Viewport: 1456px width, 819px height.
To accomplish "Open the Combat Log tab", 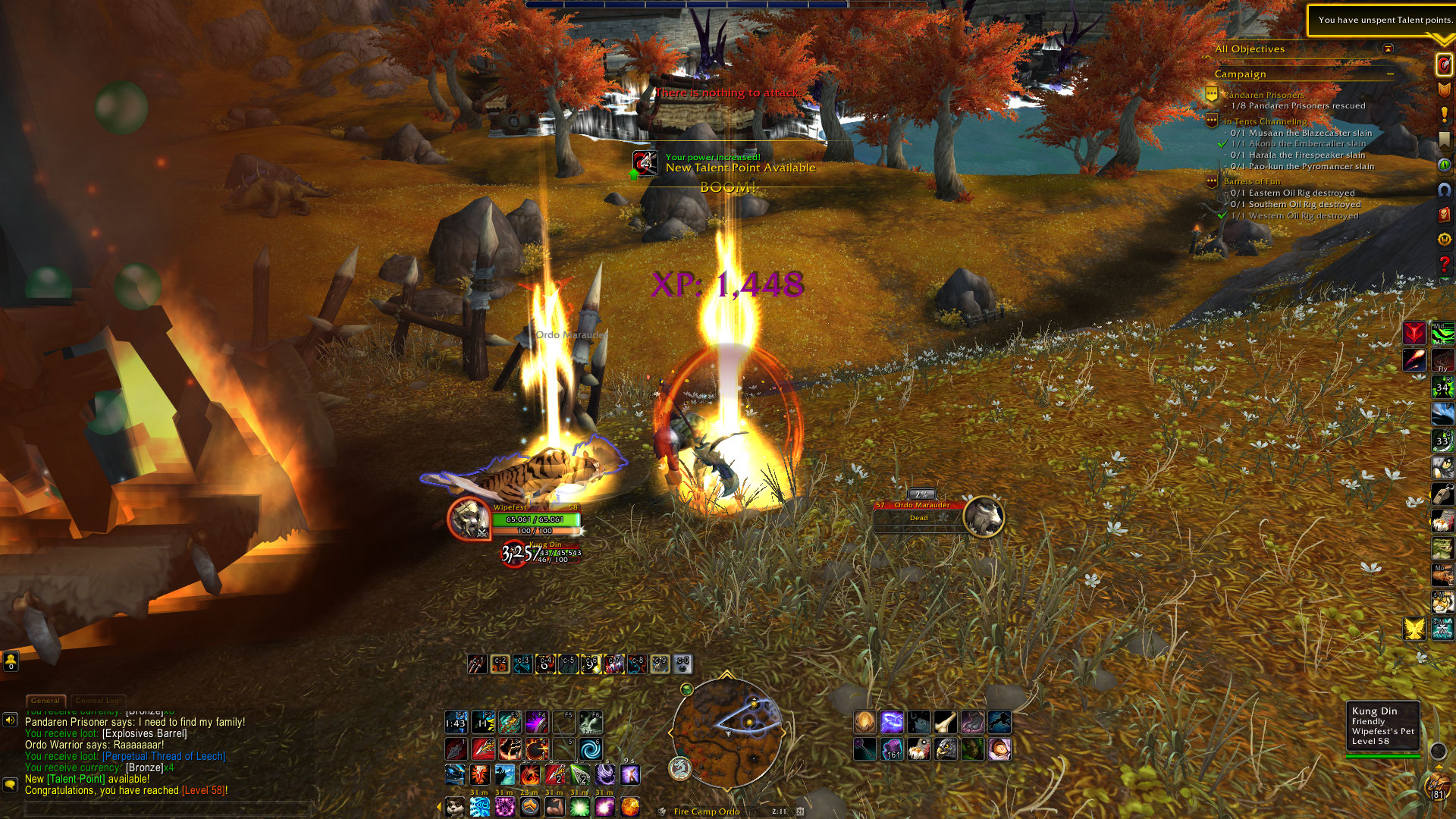I will click(97, 701).
